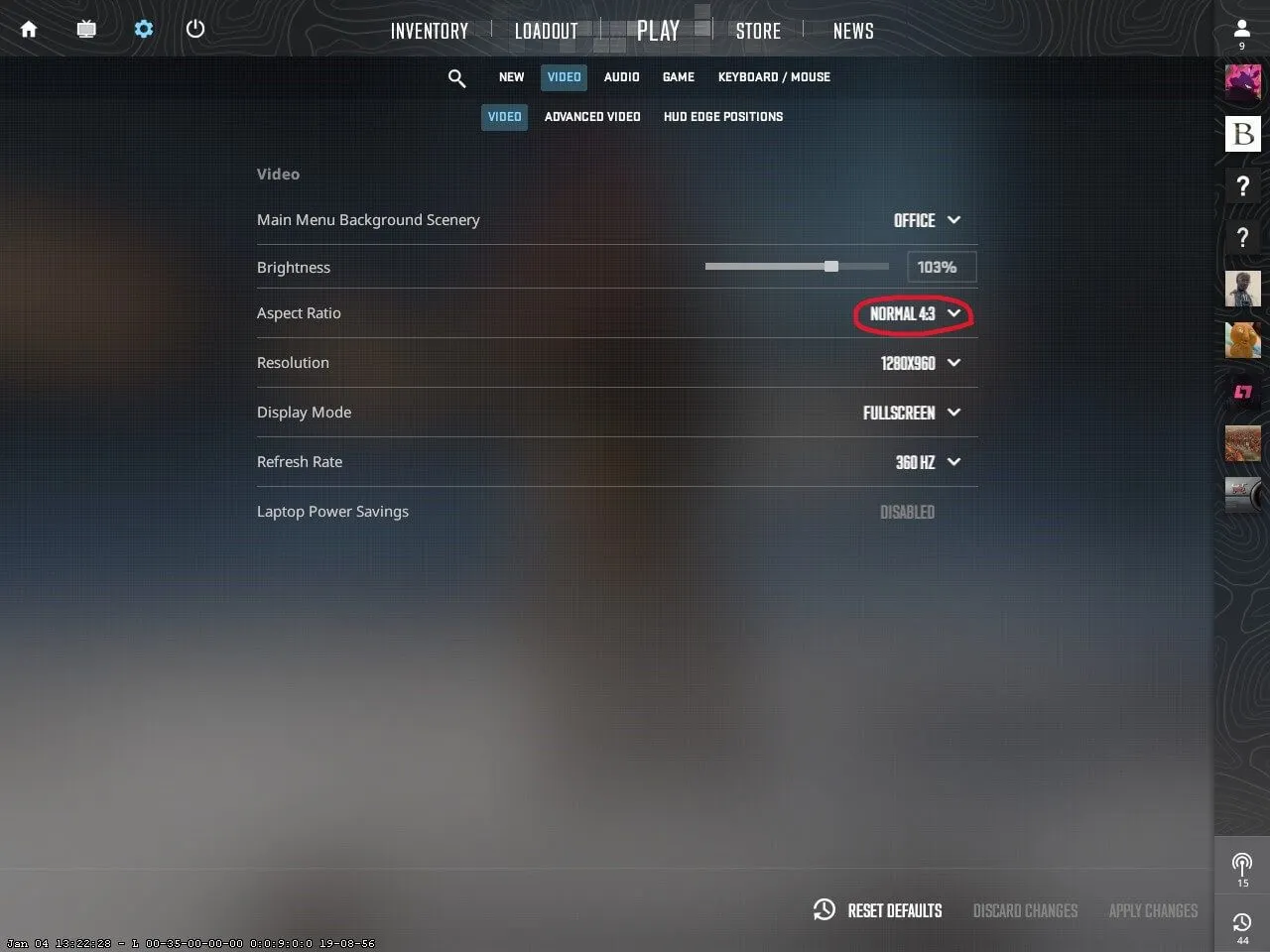Screen dimensions: 1270x952
Task: Open the Keyboard / Mouse settings tab
Action: click(773, 76)
